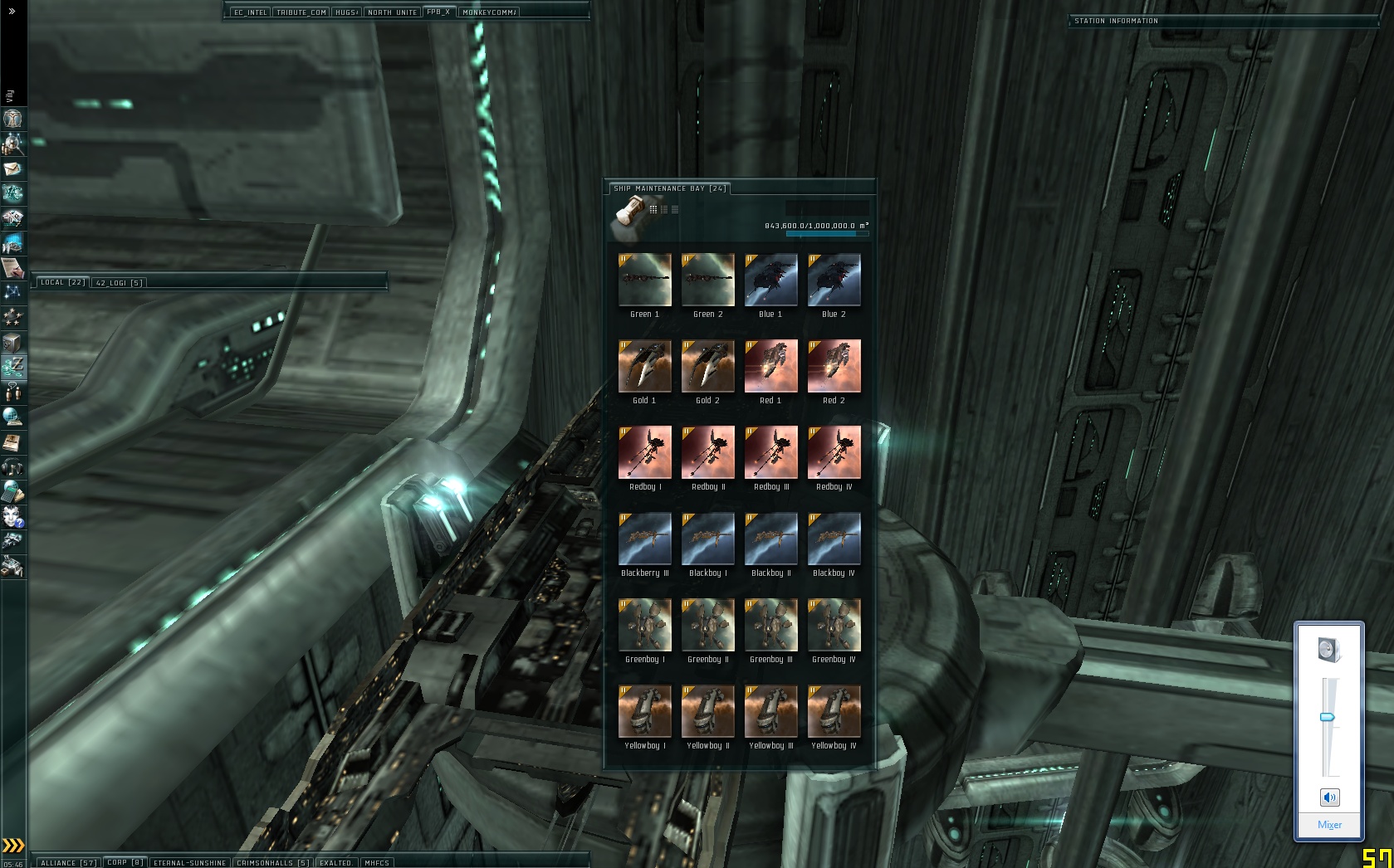Open the CRIMSONHALLS channel tab
The height and width of the screenshot is (868, 1394).
tap(272, 862)
